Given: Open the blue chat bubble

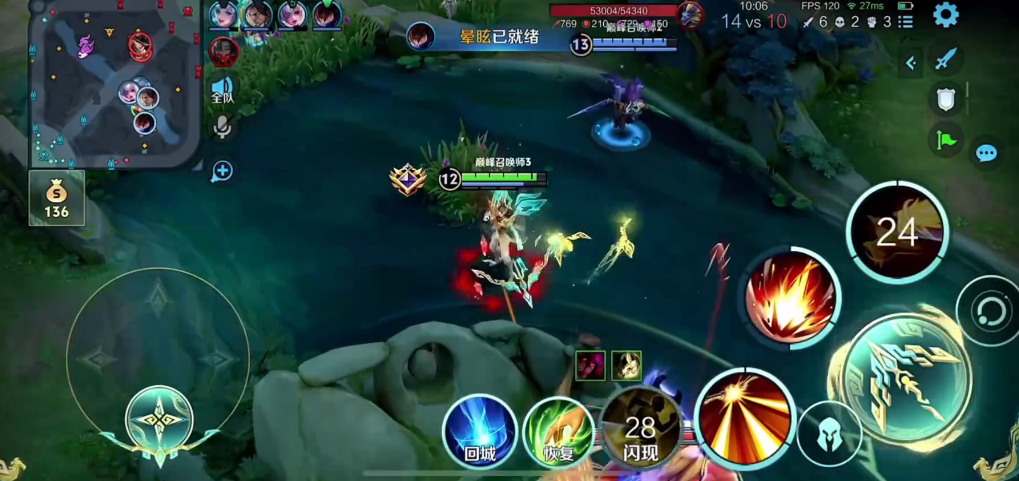Looking at the screenshot, I should point(987,153).
